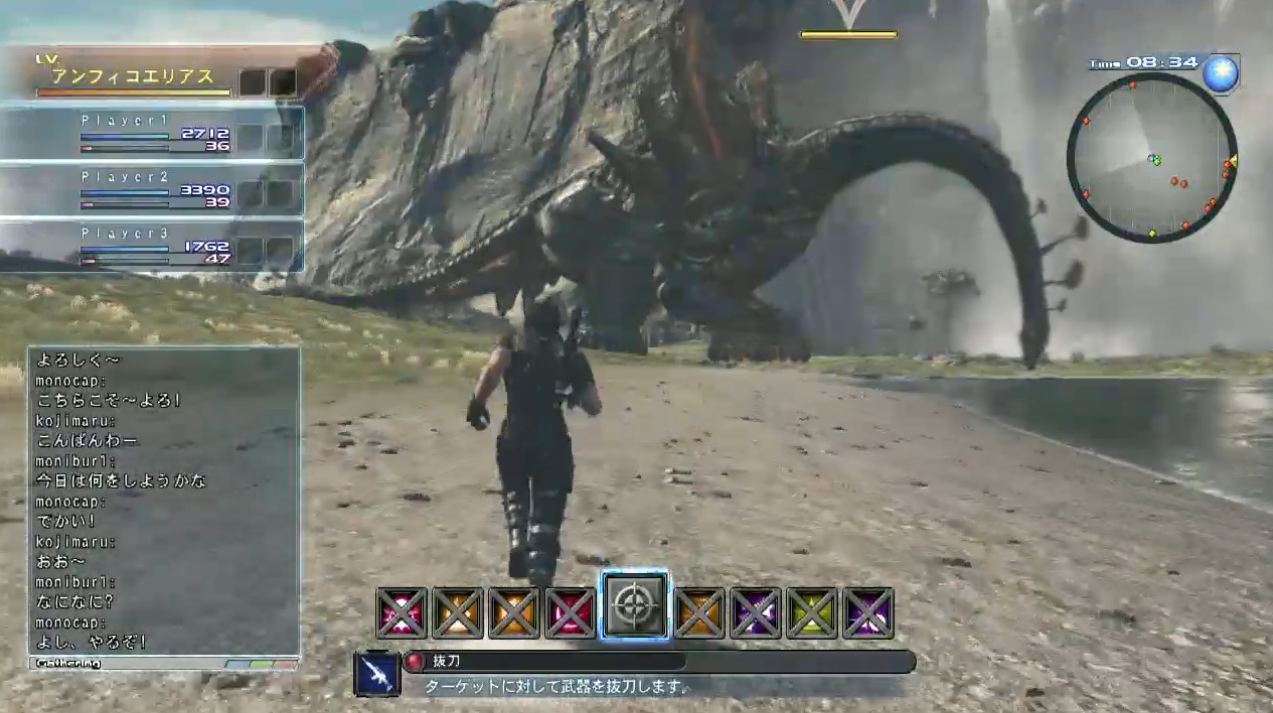This screenshot has width=1273, height=713.
Task: Open the circular minimap
Action: [1151, 158]
